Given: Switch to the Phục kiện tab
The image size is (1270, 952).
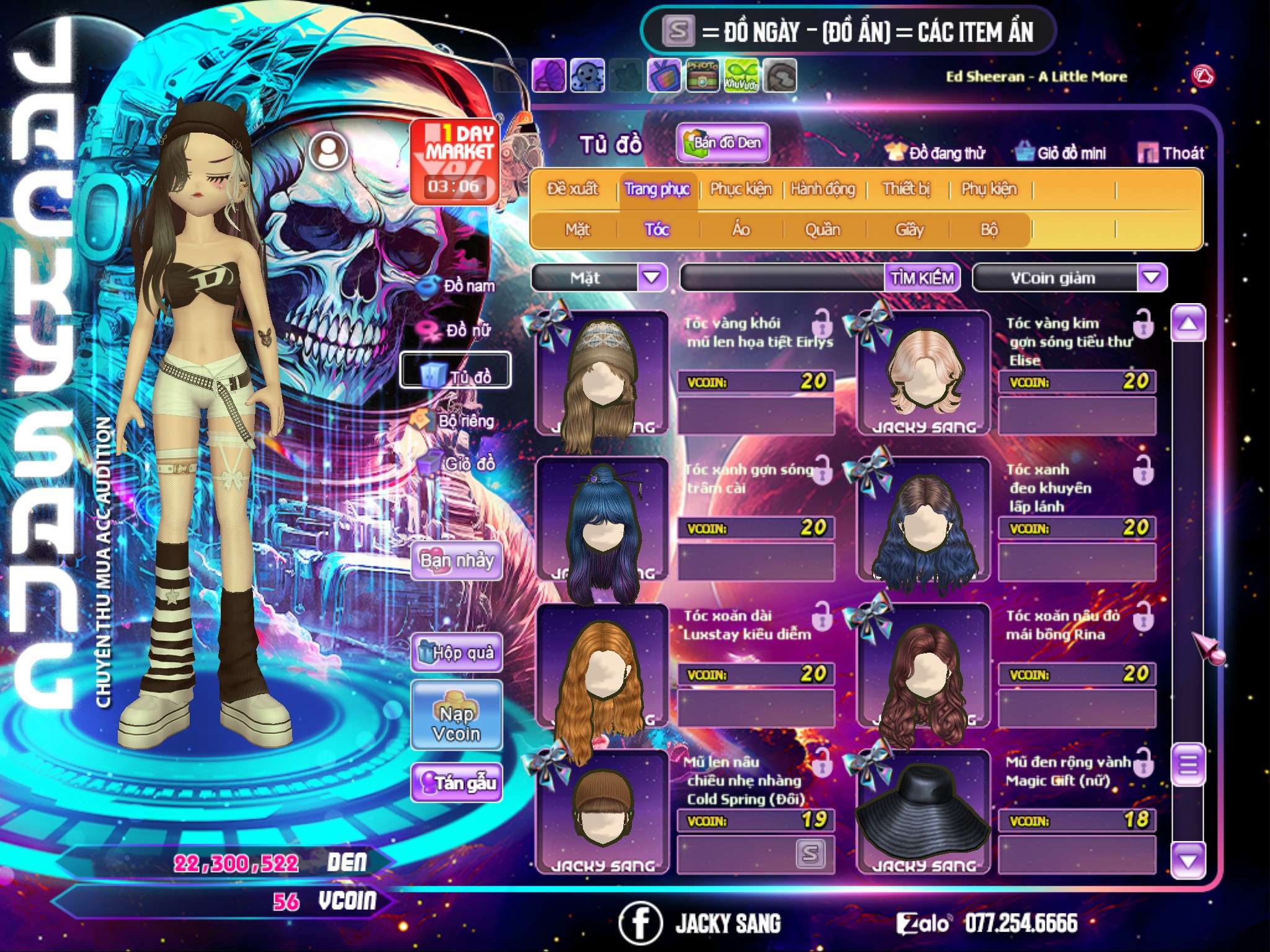Looking at the screenshot, I should coord(740,189).
